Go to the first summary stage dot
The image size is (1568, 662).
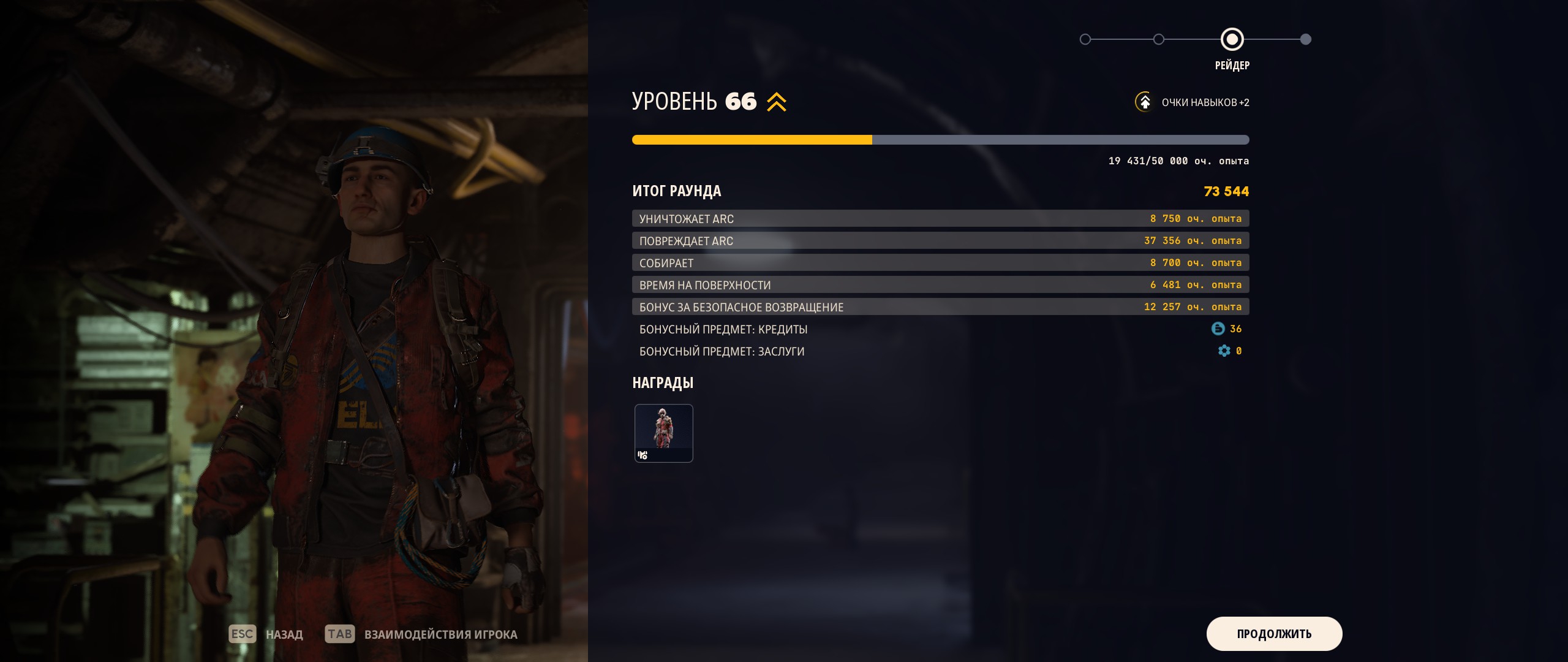pyautogui.click(x=1085, y=39)
